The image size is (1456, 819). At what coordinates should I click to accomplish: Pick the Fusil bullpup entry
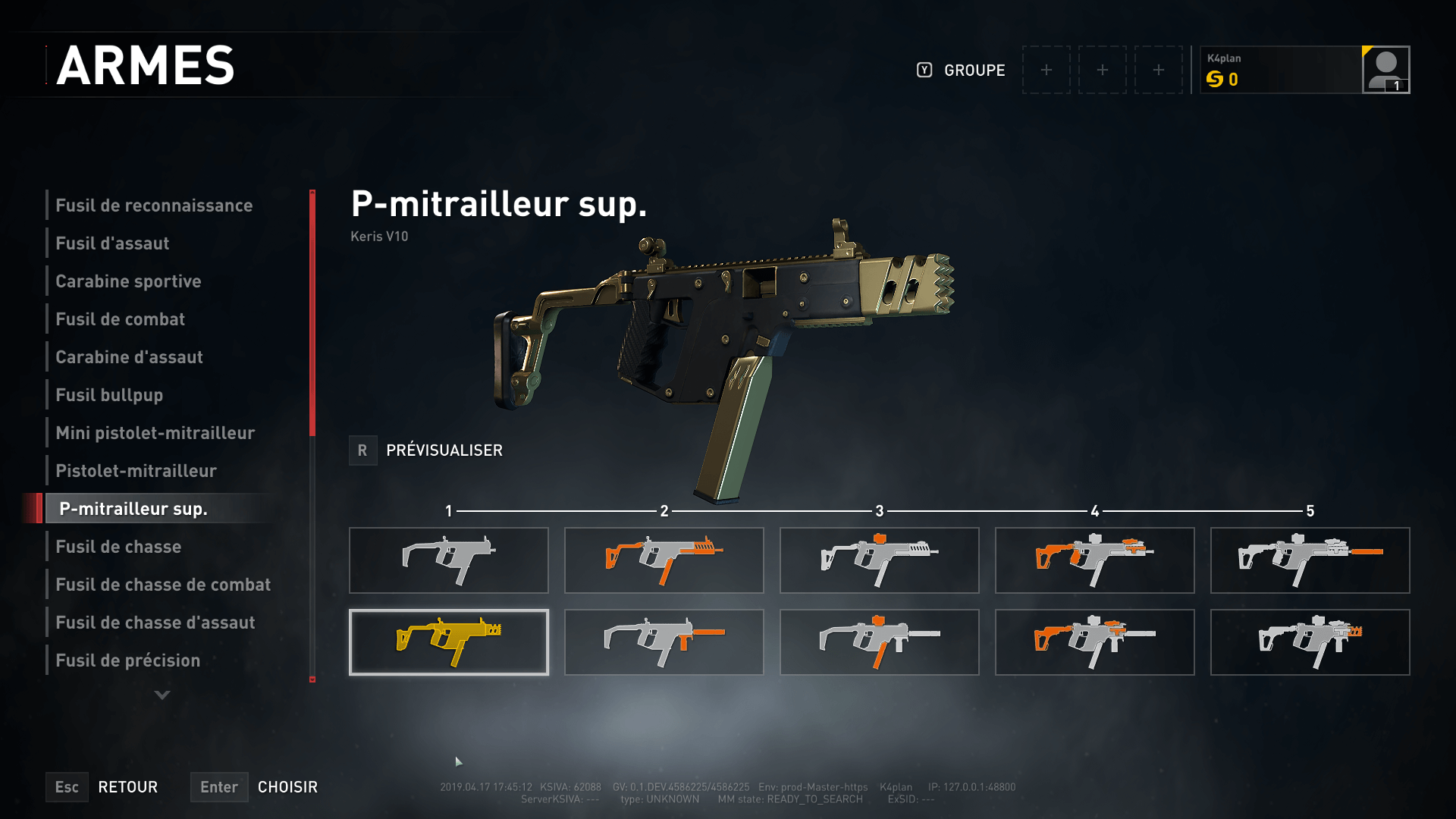(x=109, y=395)
